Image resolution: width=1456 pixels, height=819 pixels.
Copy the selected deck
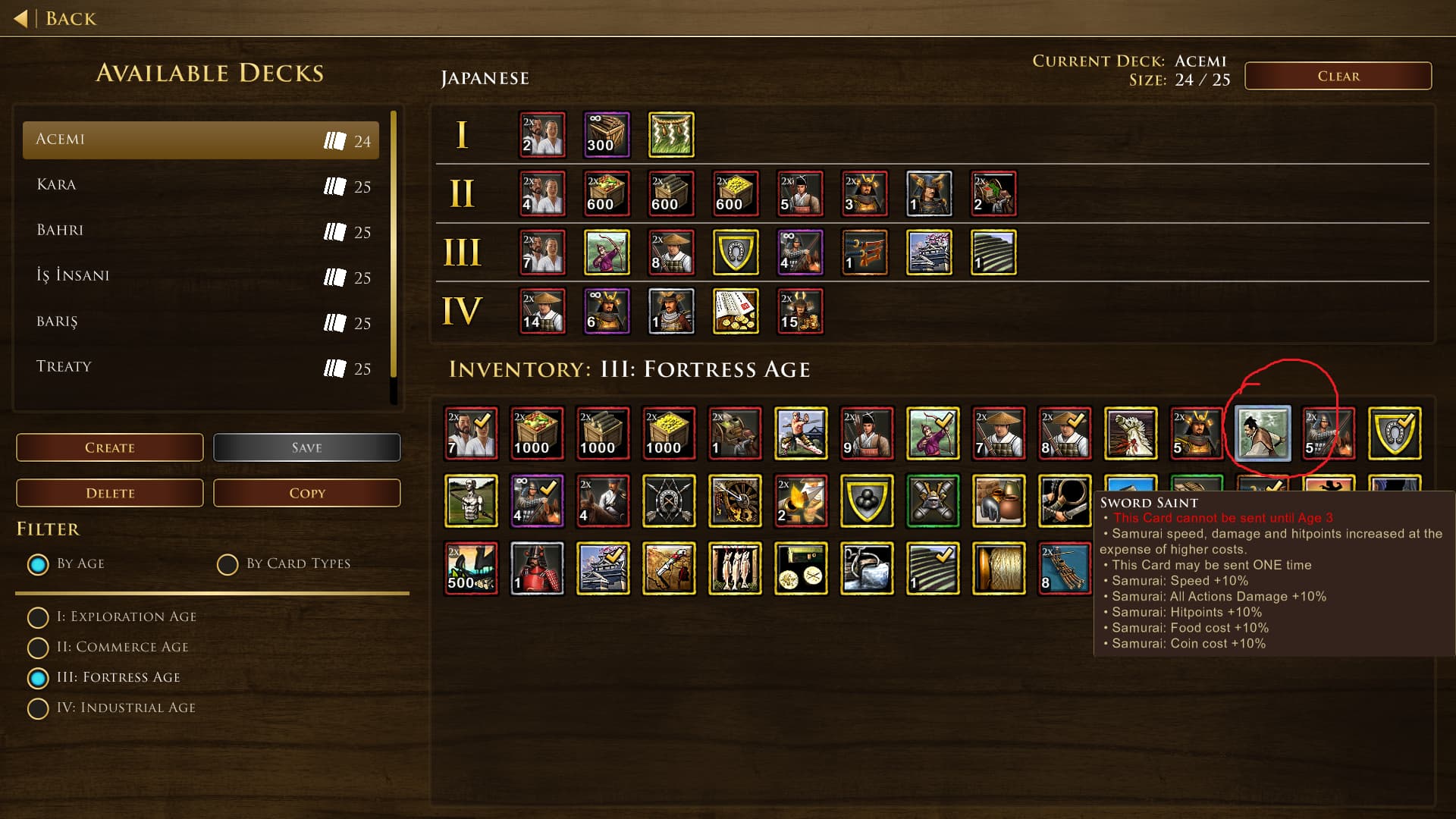tap(306, 493)
